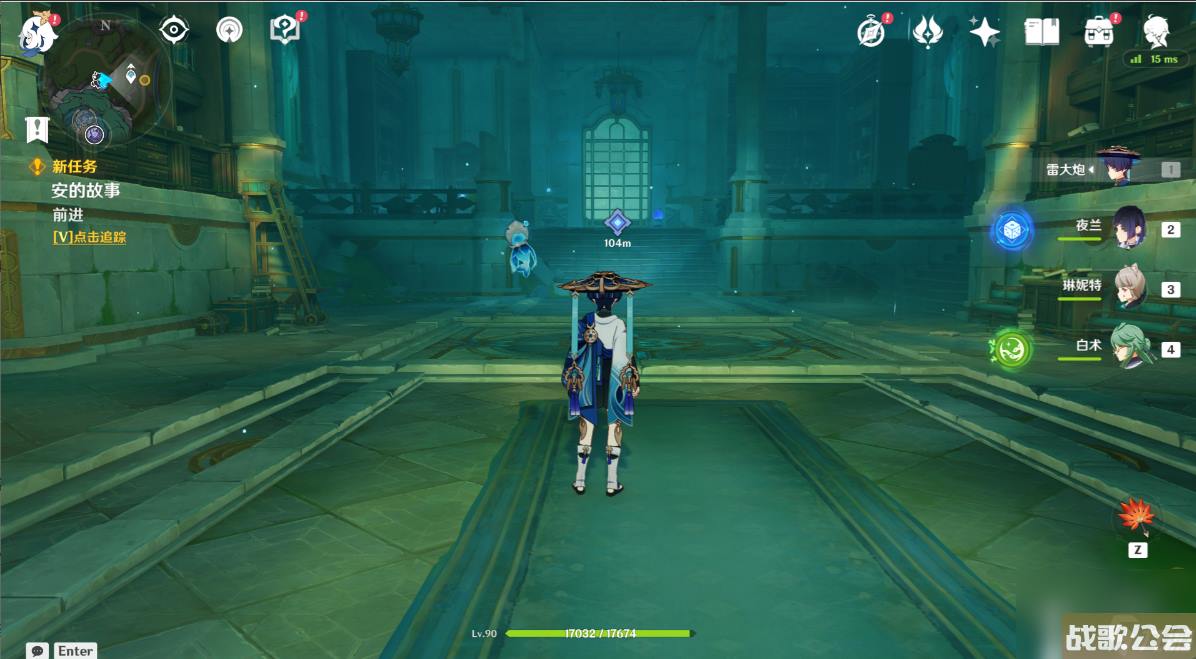1196x659 pixels.
Task: Open the compass events icon
Action: [x=871, y=32]
